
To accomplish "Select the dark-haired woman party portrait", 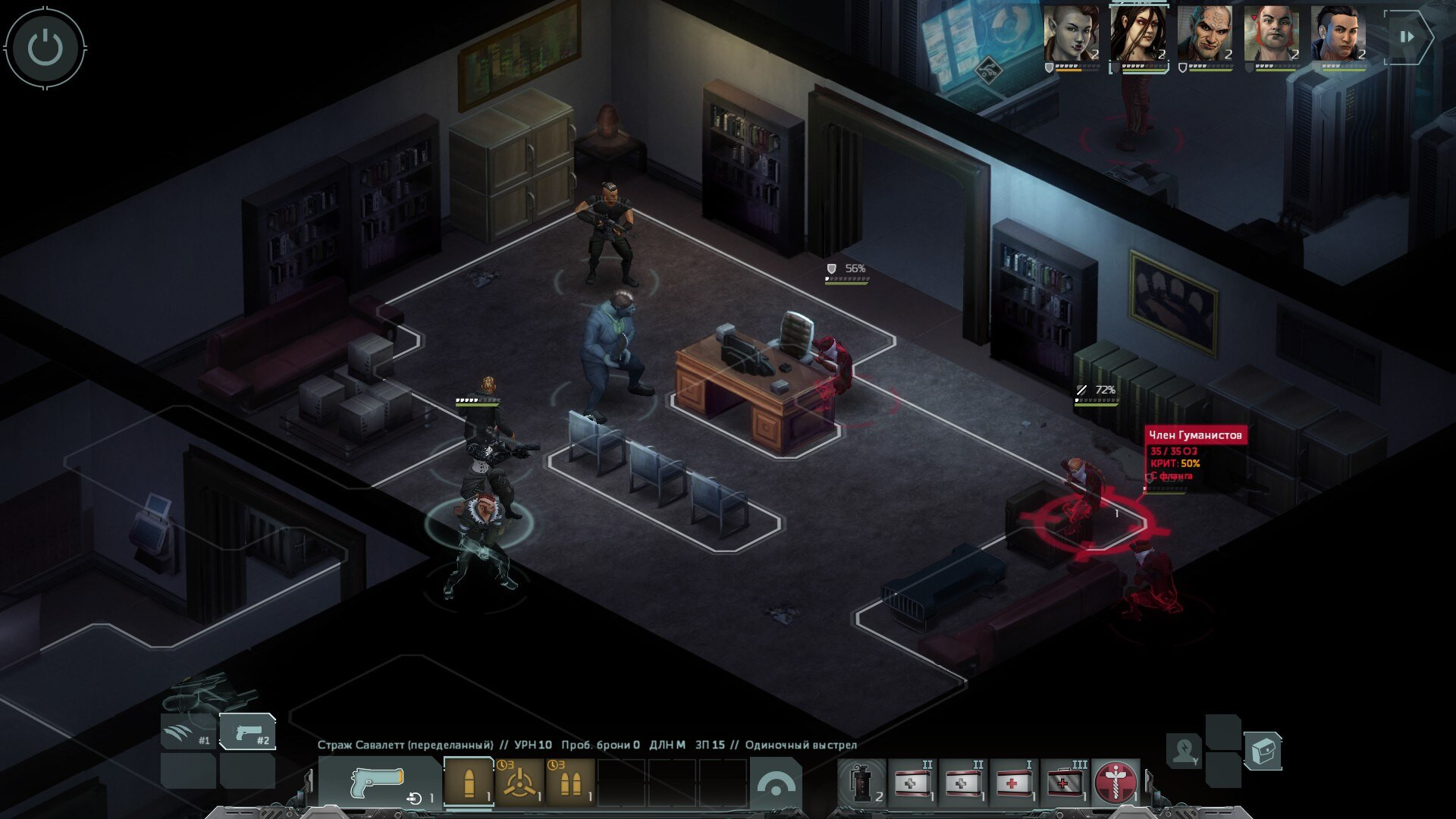I will pos(1137,35).
